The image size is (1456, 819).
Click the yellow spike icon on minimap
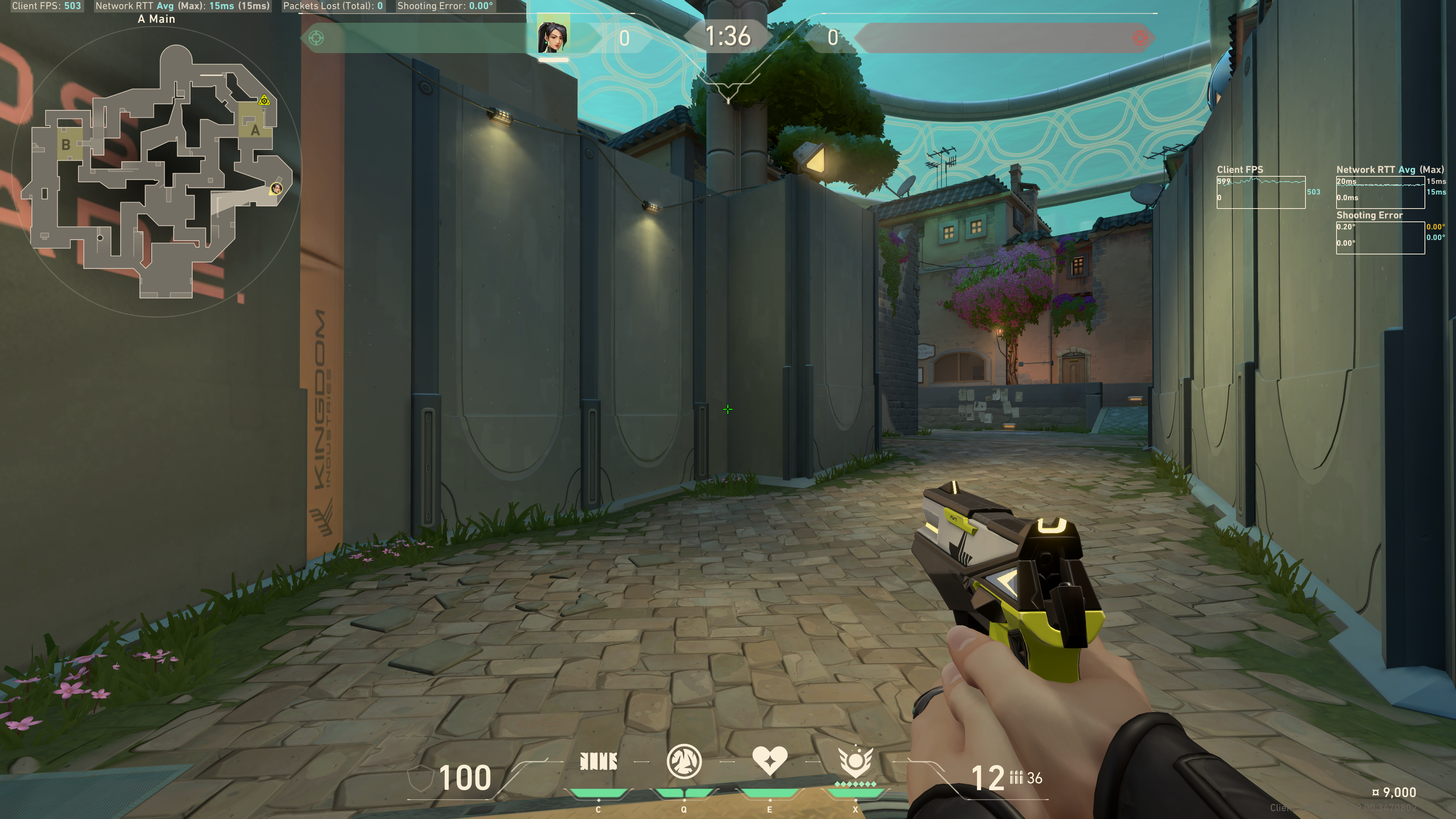point(264,101)
